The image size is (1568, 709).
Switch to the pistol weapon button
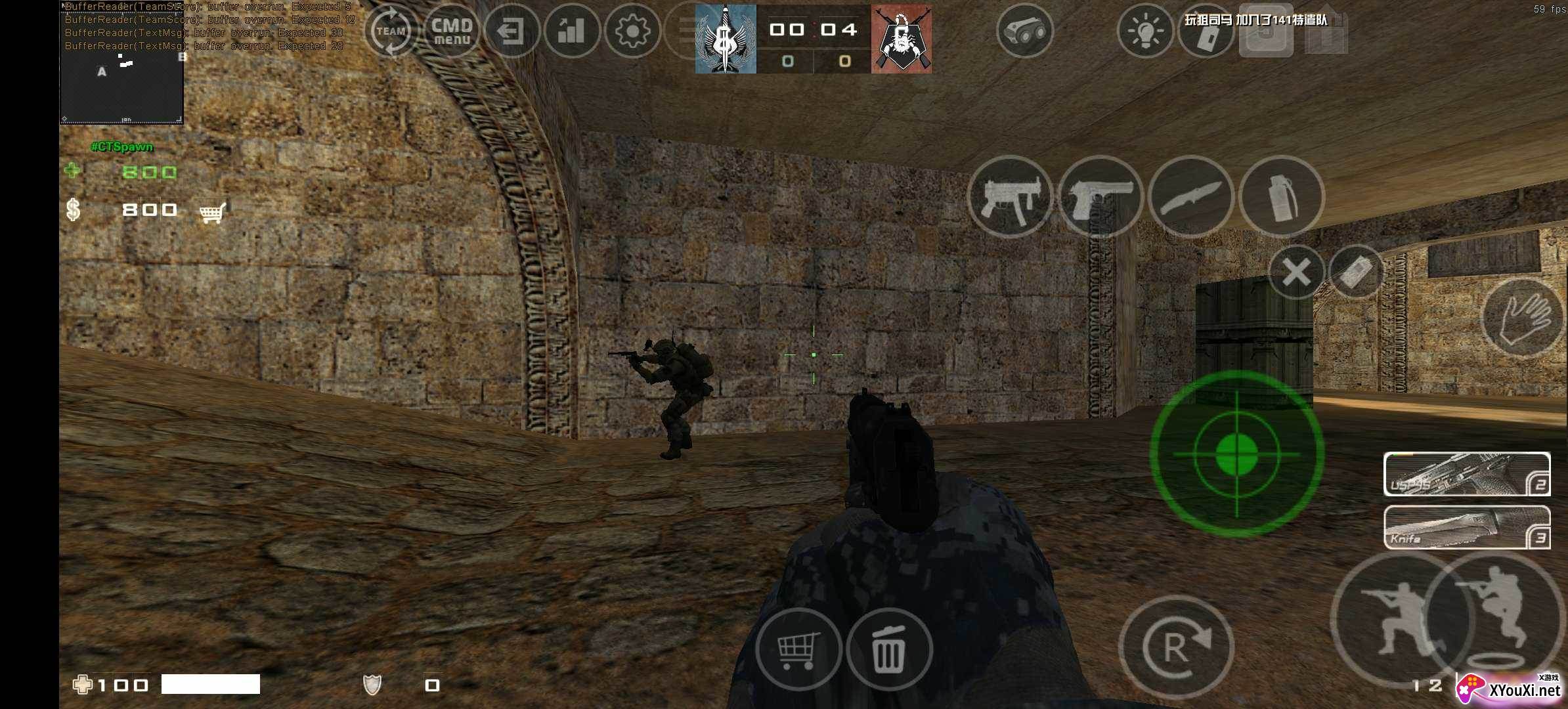point(1100,196)
